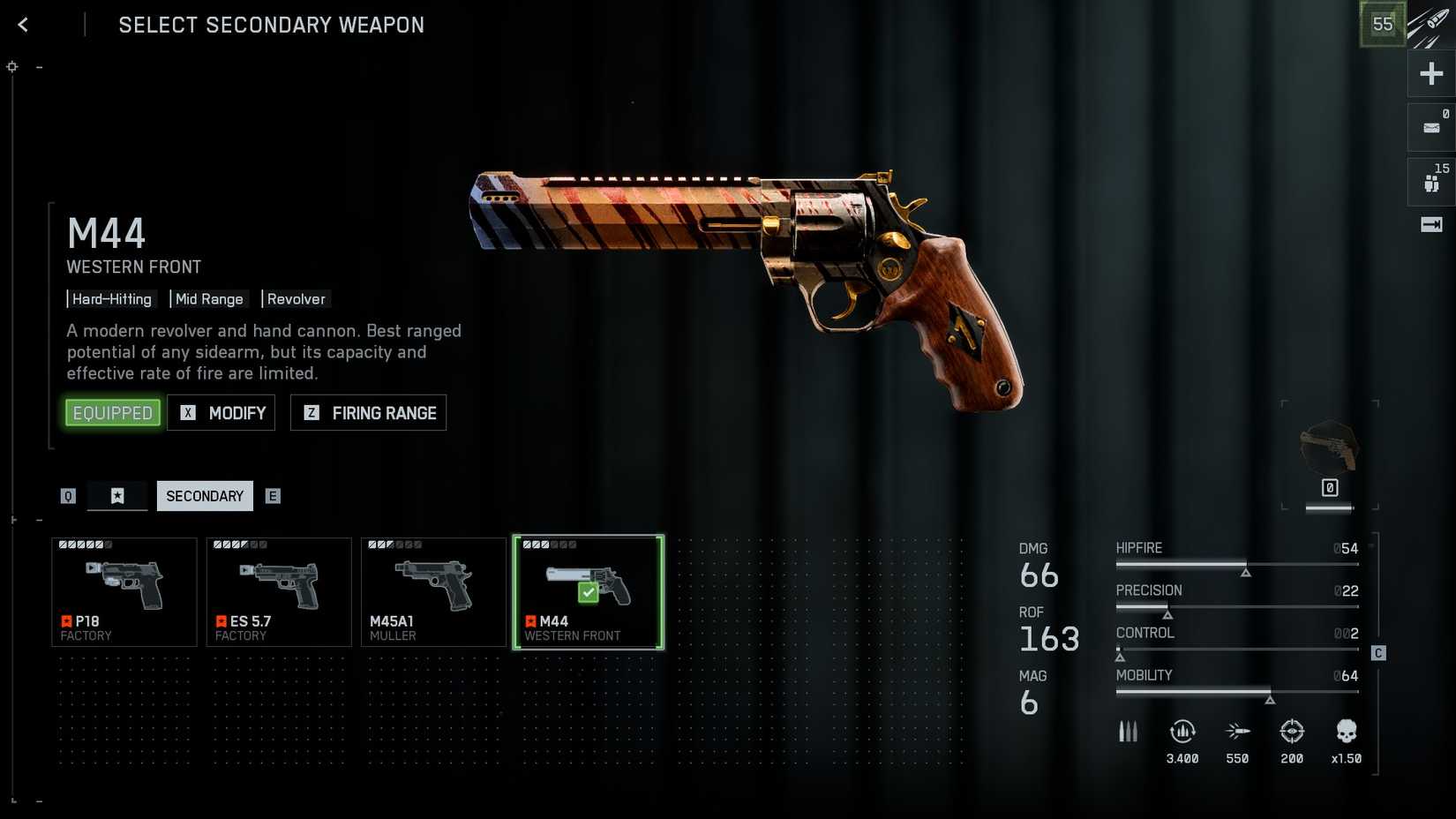Pick the M45A1 Muller pistol

click(433, 592)
